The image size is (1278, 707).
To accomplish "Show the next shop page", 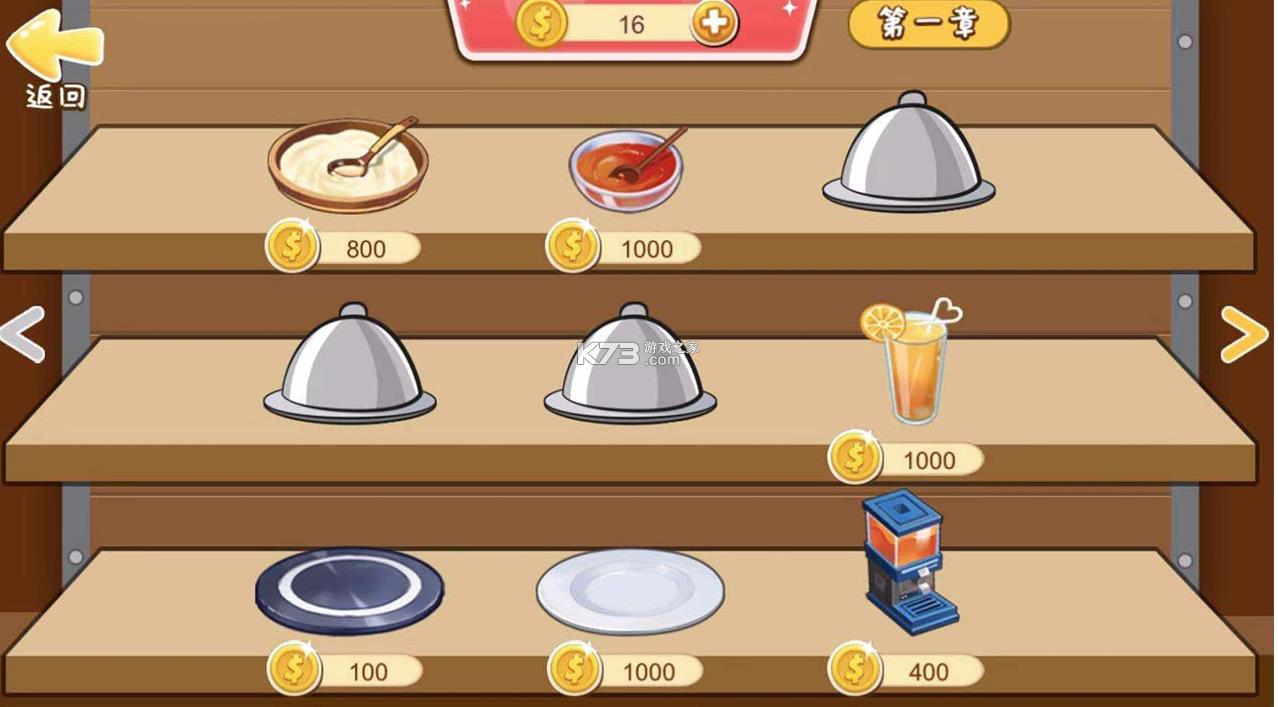I will [x=1244, y=334].
